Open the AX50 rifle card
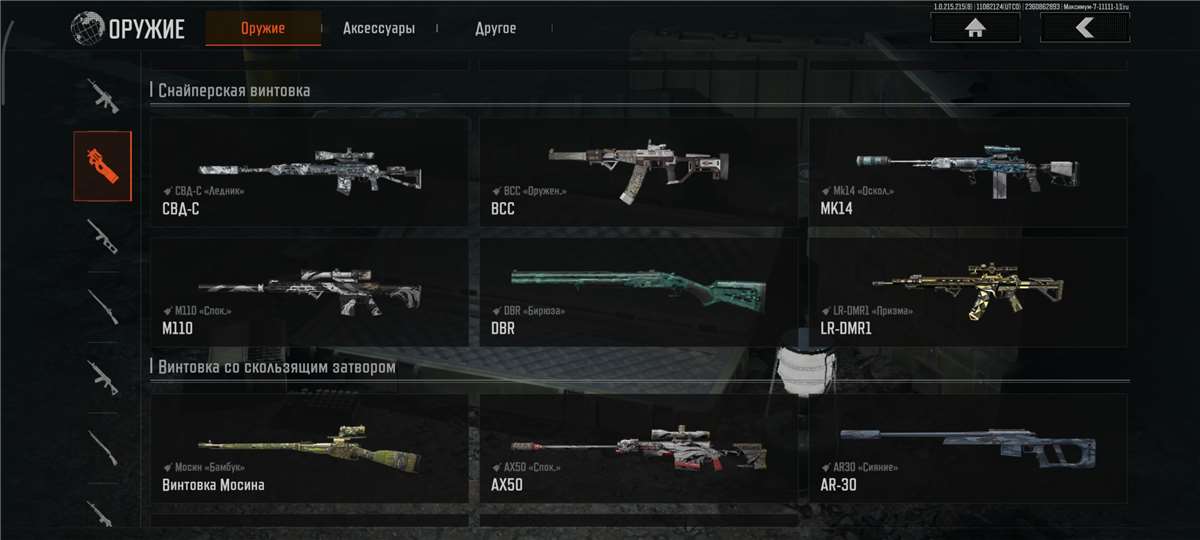This screenshot has height=540, width=1200. (x=638, y=447)
